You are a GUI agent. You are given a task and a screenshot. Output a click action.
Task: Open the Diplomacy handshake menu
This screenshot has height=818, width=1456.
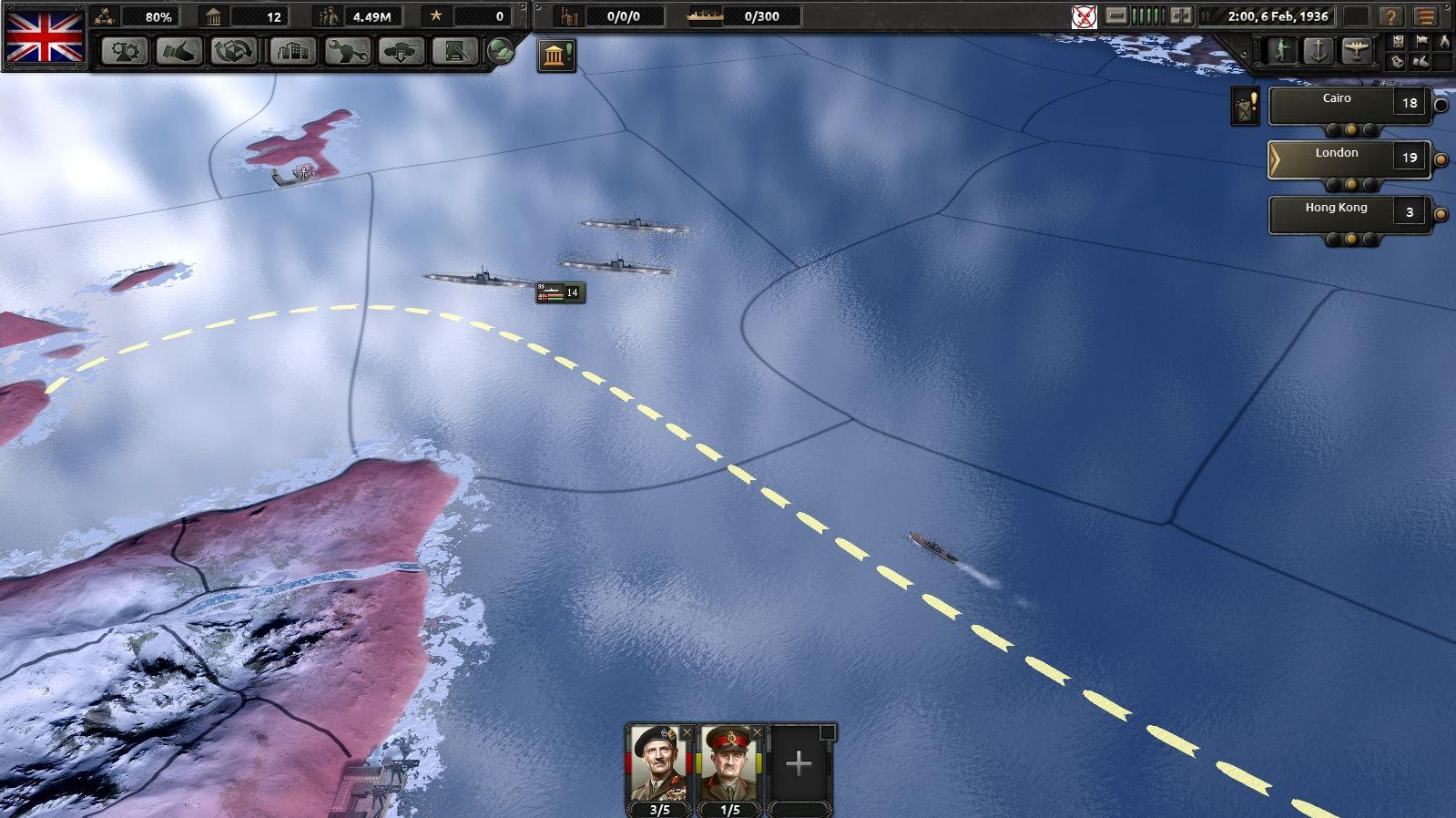[x=178, y=51]
